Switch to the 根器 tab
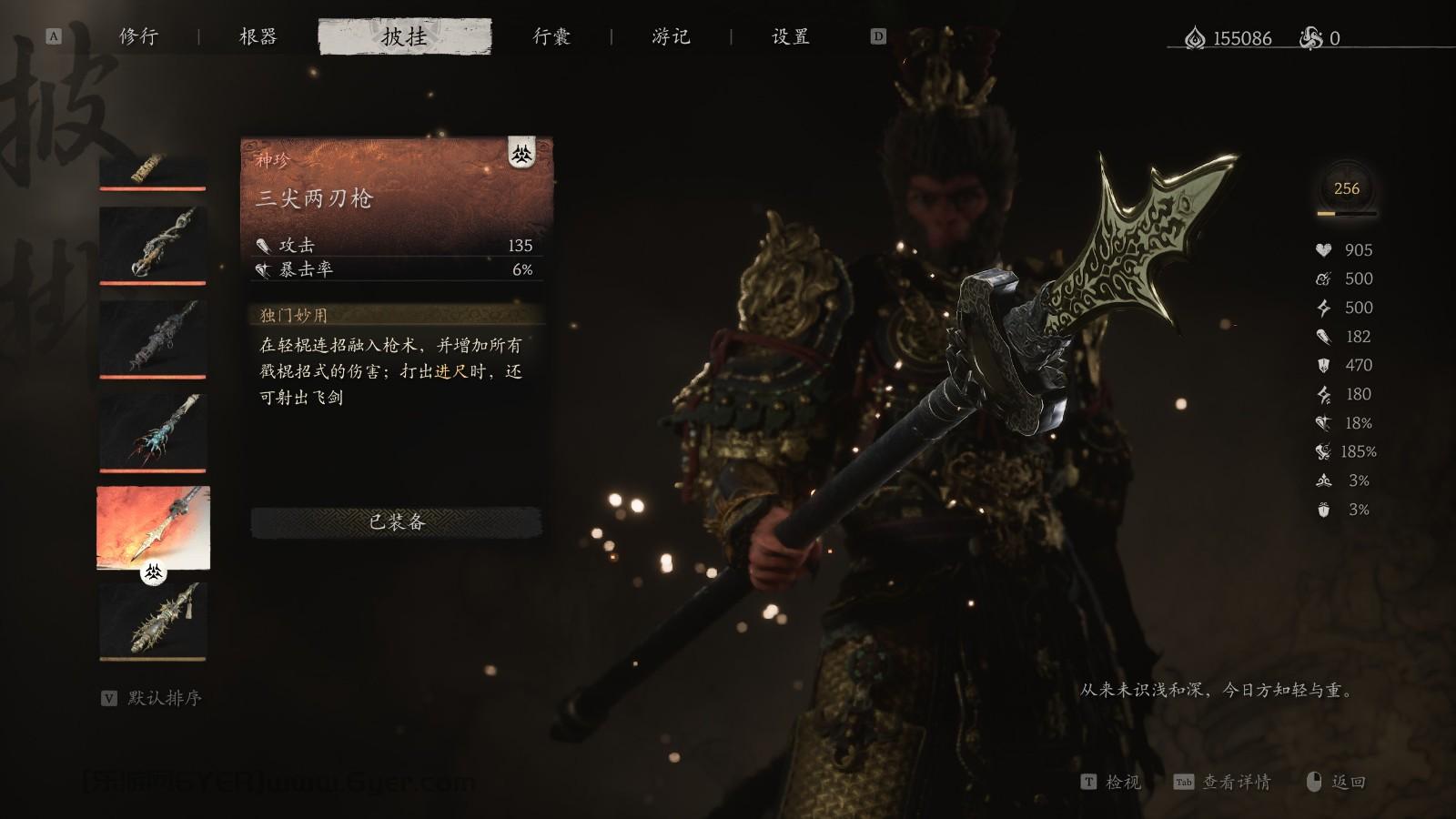 coord(258,36)
